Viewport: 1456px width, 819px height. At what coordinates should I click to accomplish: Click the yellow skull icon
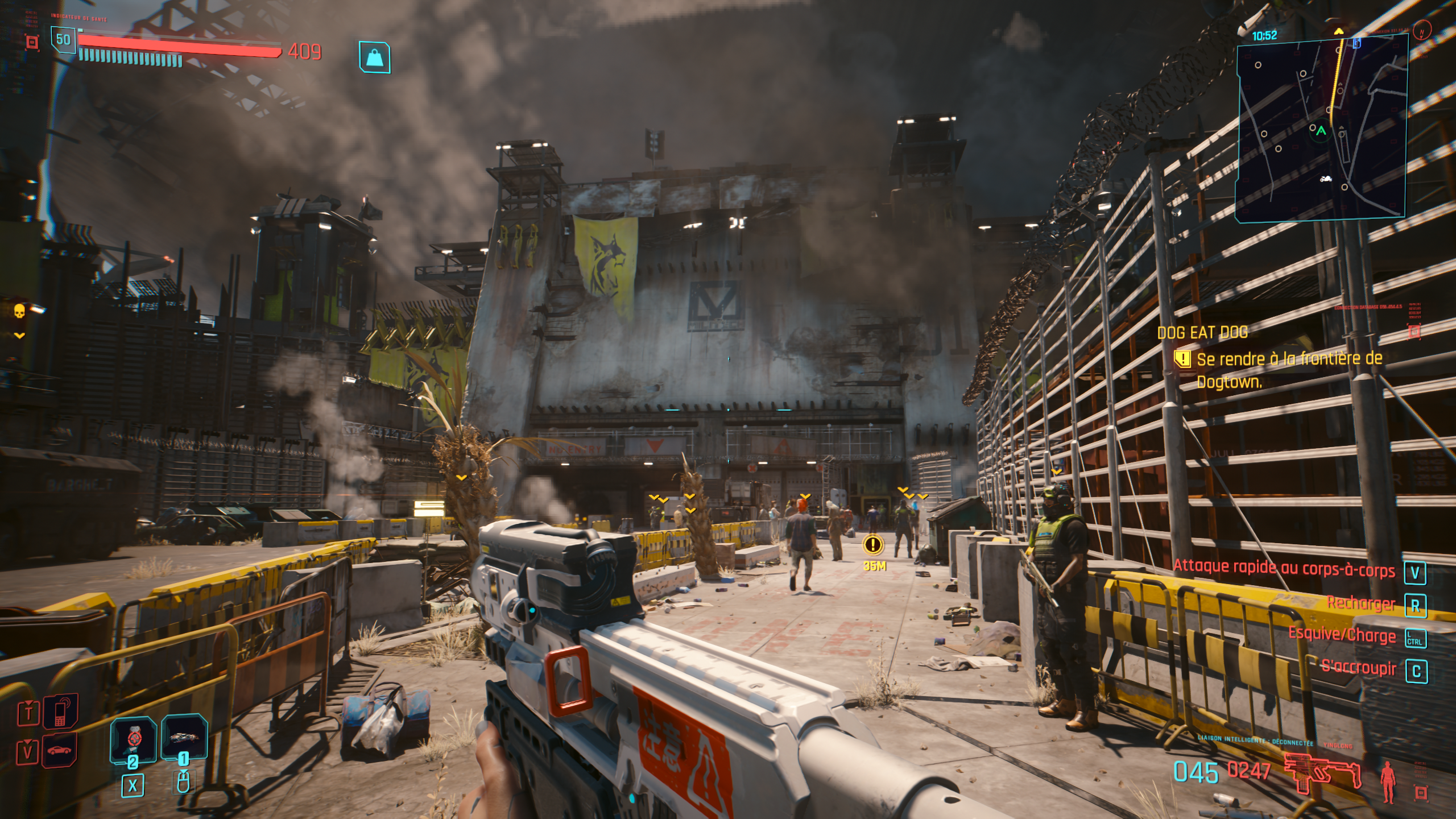tap(19, 311)
